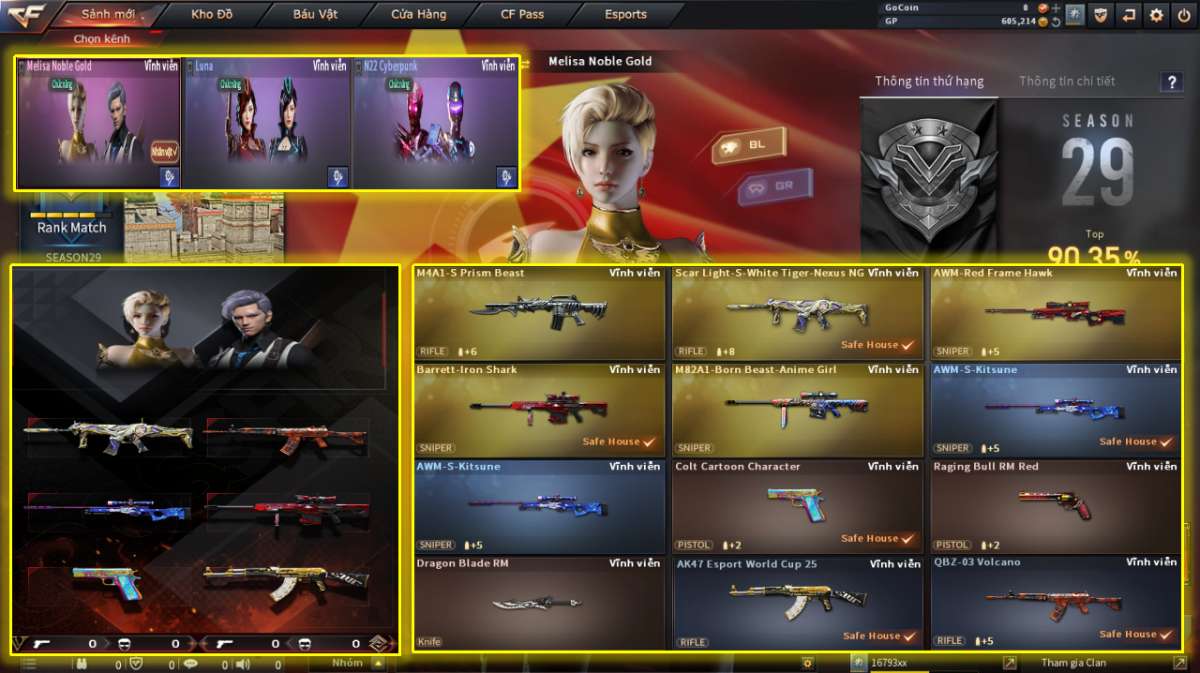Click the Tham gia Clan button

point(1073,663)
